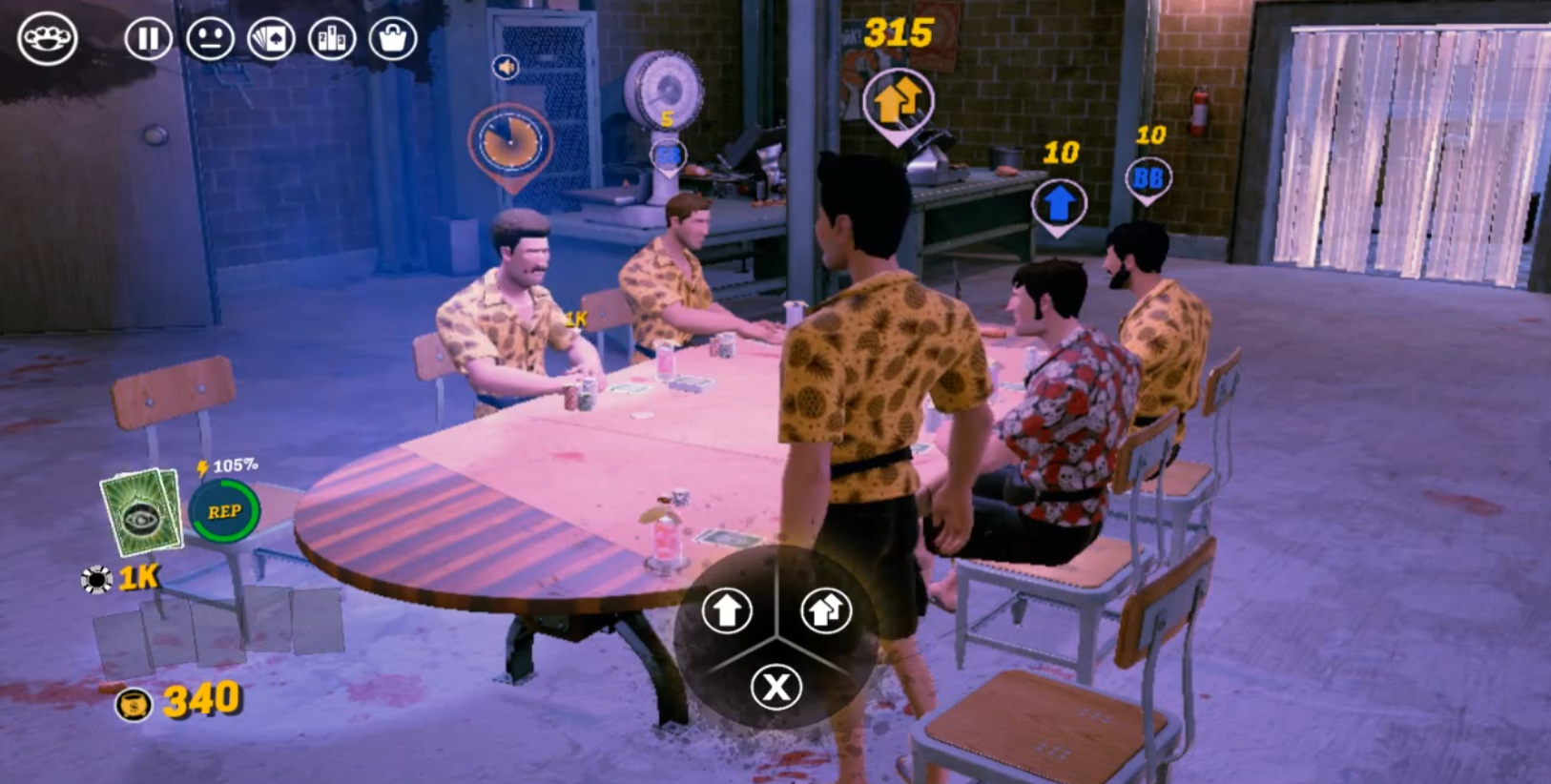Pause the poker game

point(148,39)
